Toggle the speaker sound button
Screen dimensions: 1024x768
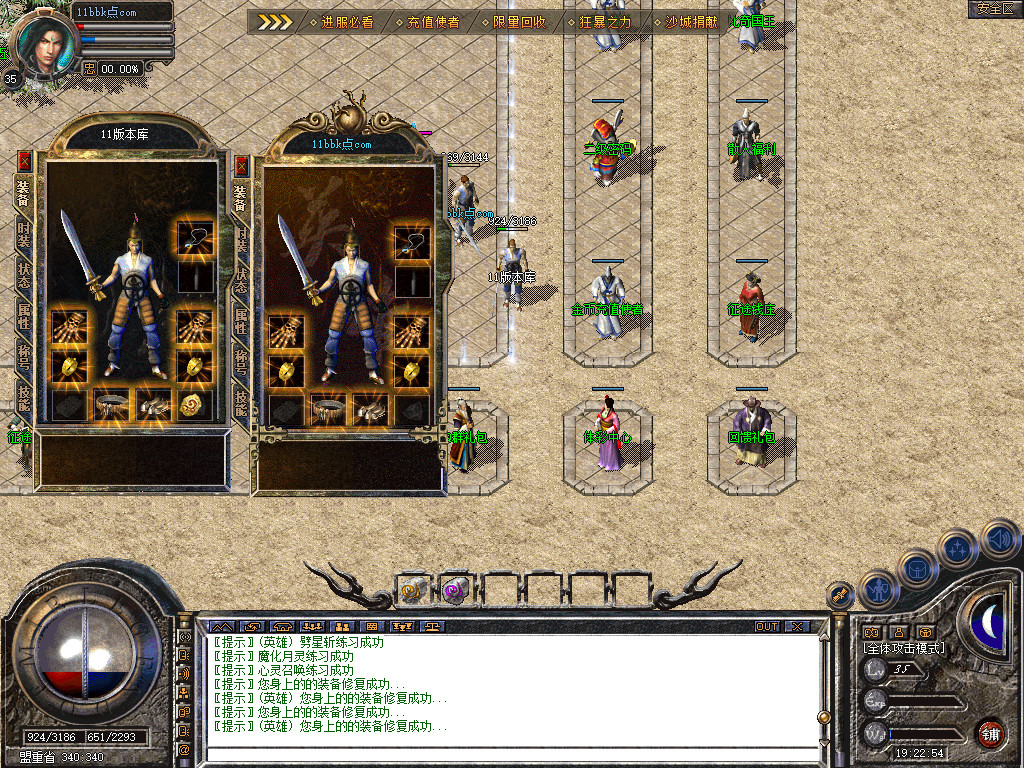point(999,538)
